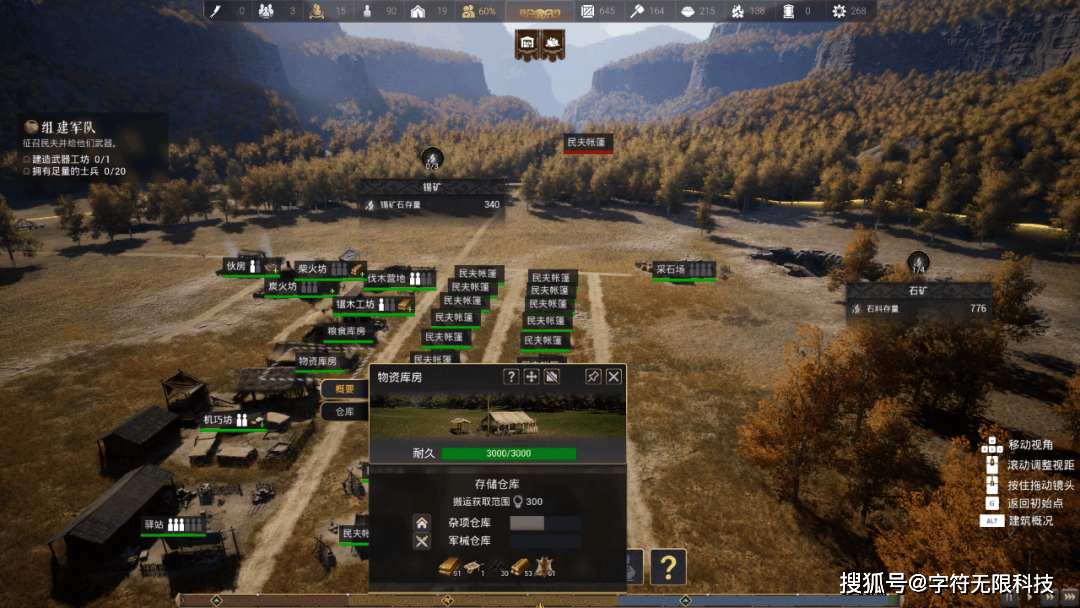
Task: Pin the 物资库房 panel in place
Action: pyautogui.click(x=593, y=376)
